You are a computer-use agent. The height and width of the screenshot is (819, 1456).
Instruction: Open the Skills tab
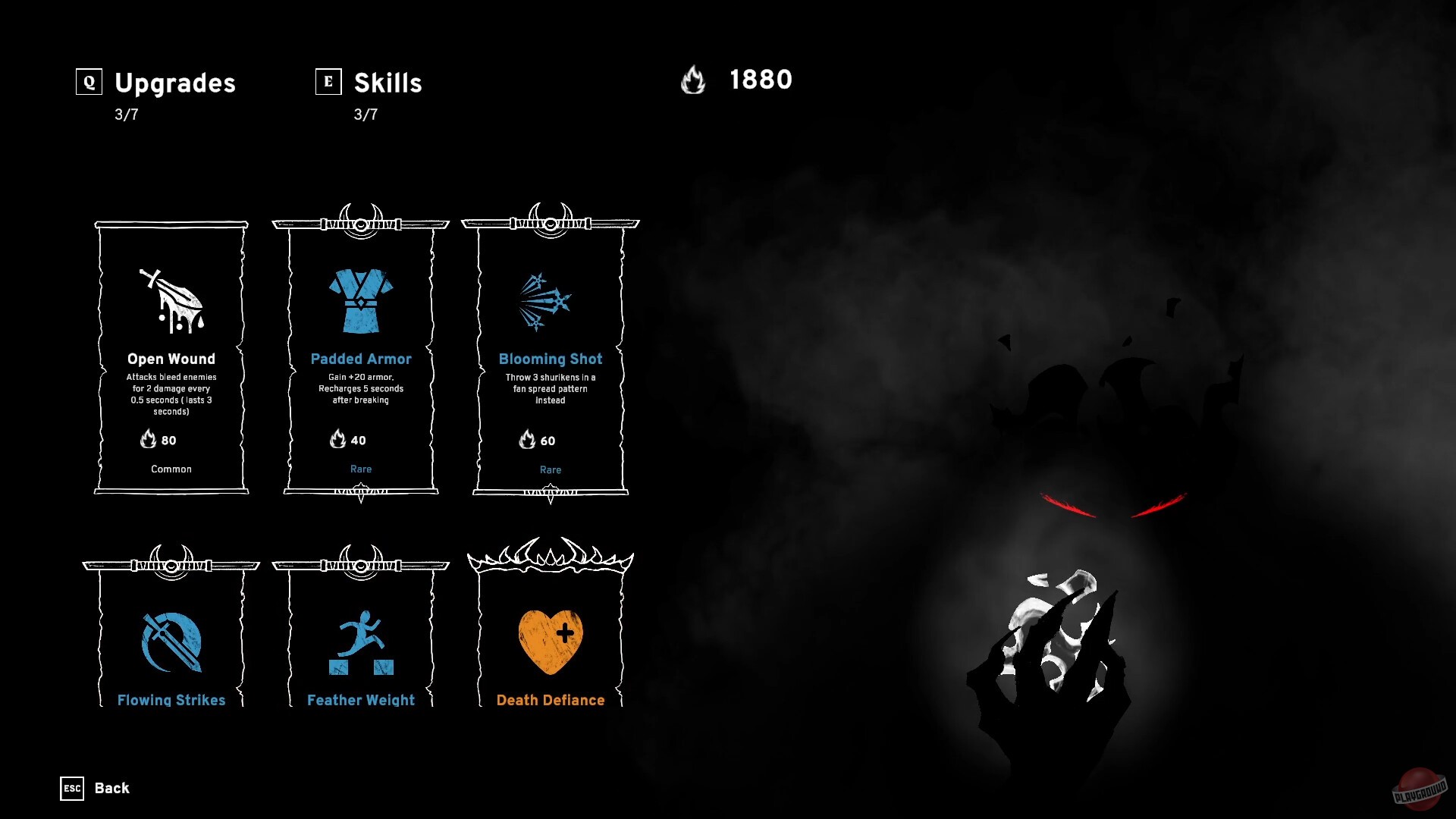tap(387, 83)
